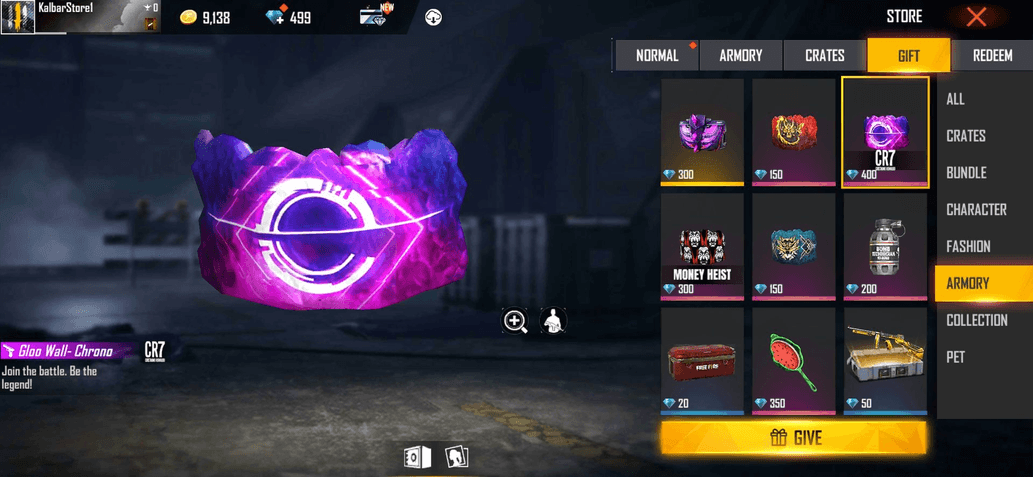Filter gifts by Bundle category
Screen dimensions: 1033x477
click(966, 173)
